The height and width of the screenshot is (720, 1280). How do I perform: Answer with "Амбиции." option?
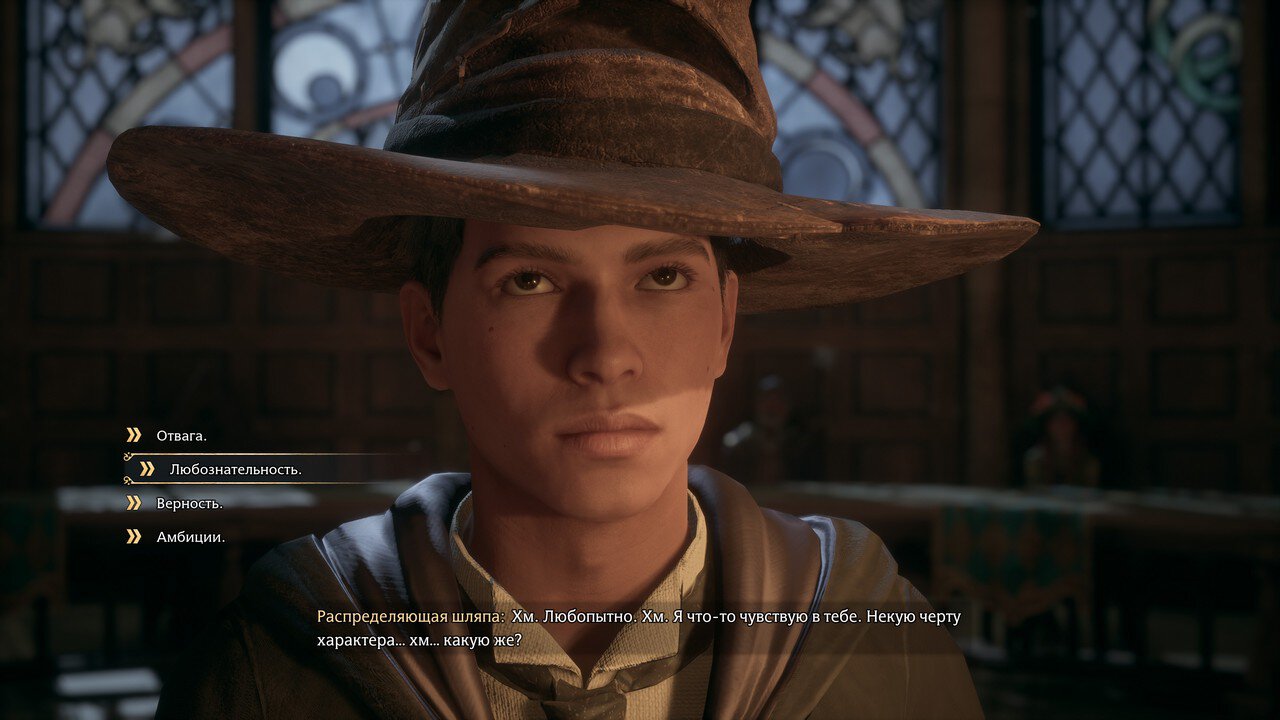tap(190, 537)
